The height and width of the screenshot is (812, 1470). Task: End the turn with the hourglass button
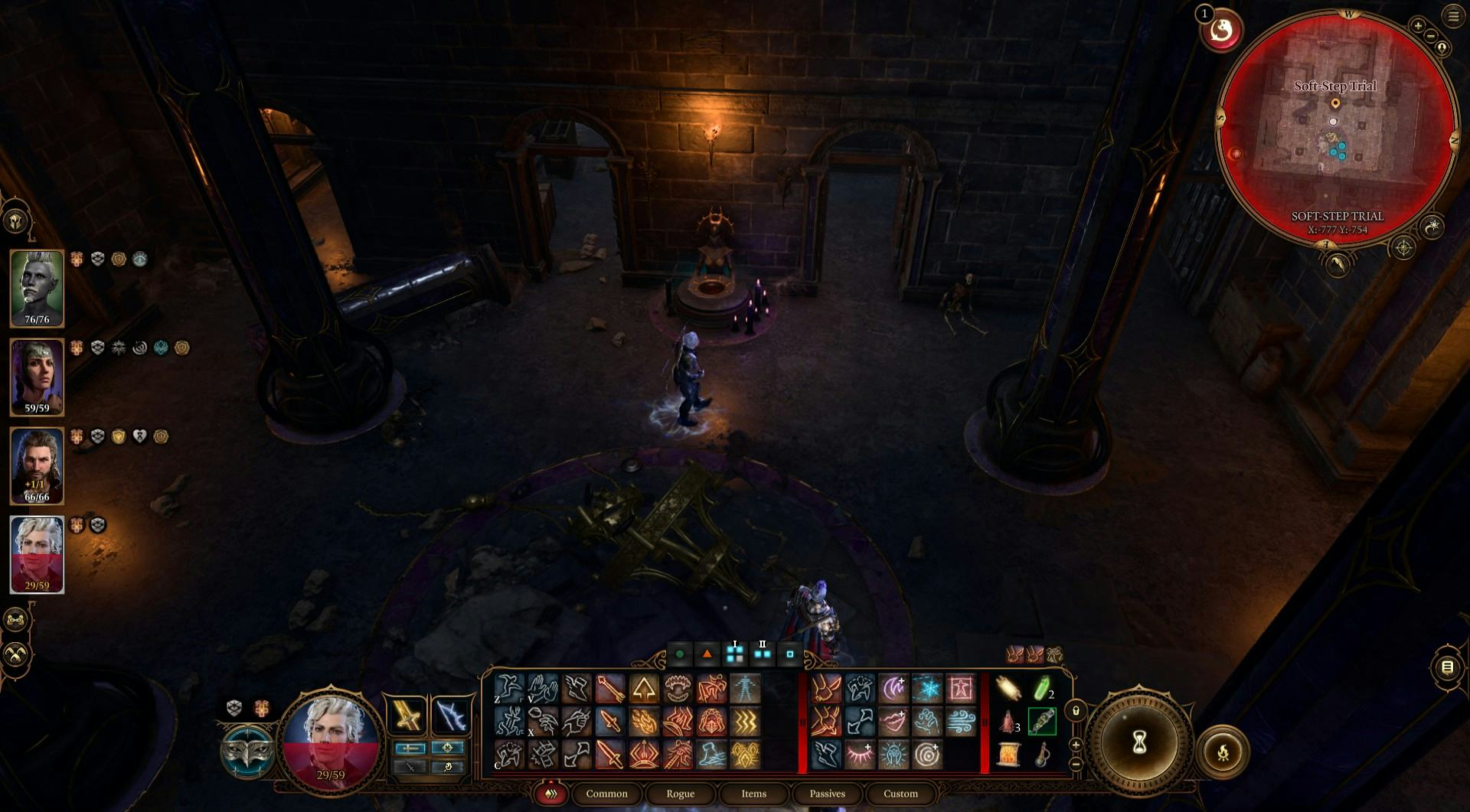[x=1138, y=744]
